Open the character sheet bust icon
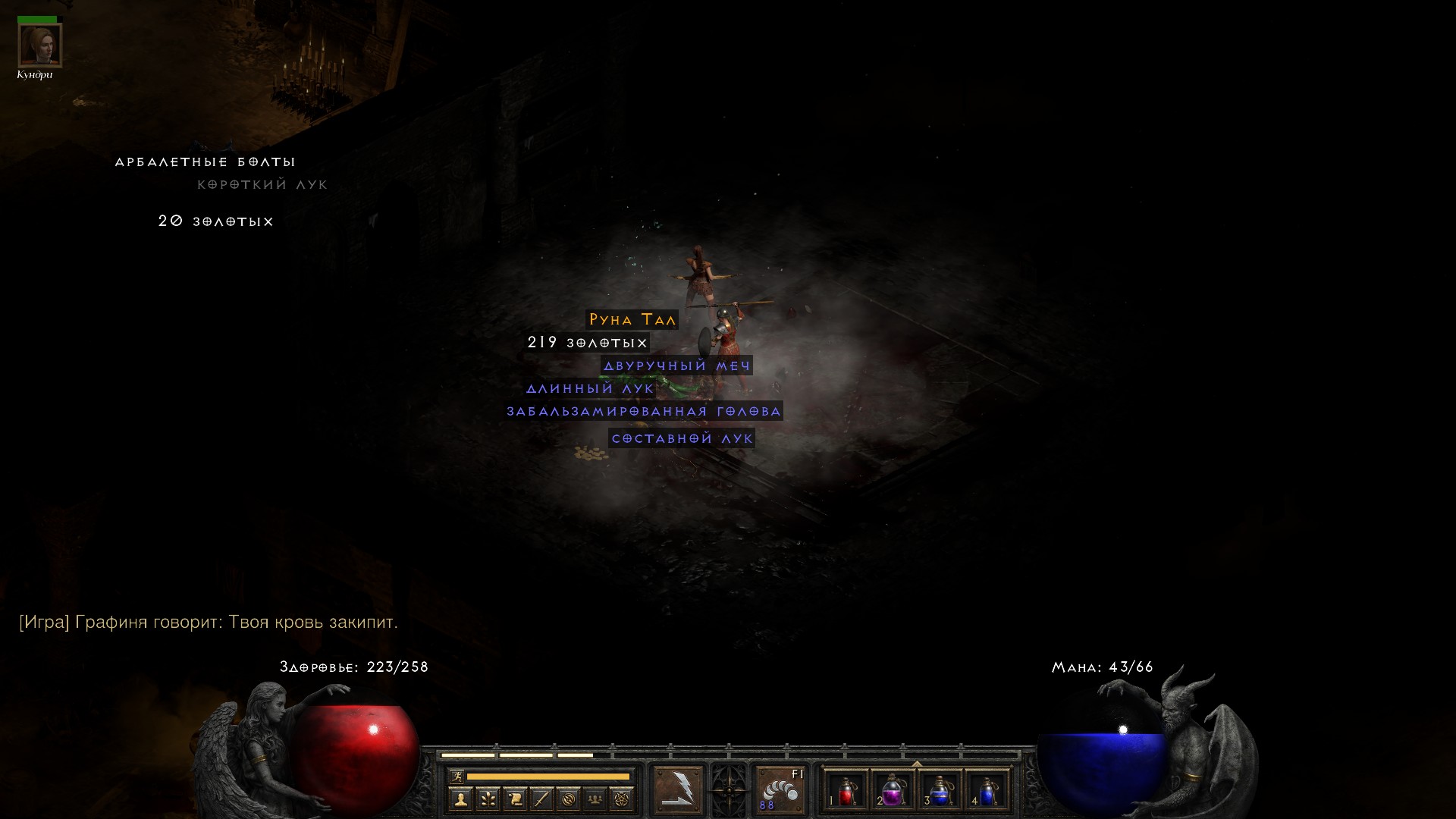Screen dimensions: 1456x819 click(460, 799)
